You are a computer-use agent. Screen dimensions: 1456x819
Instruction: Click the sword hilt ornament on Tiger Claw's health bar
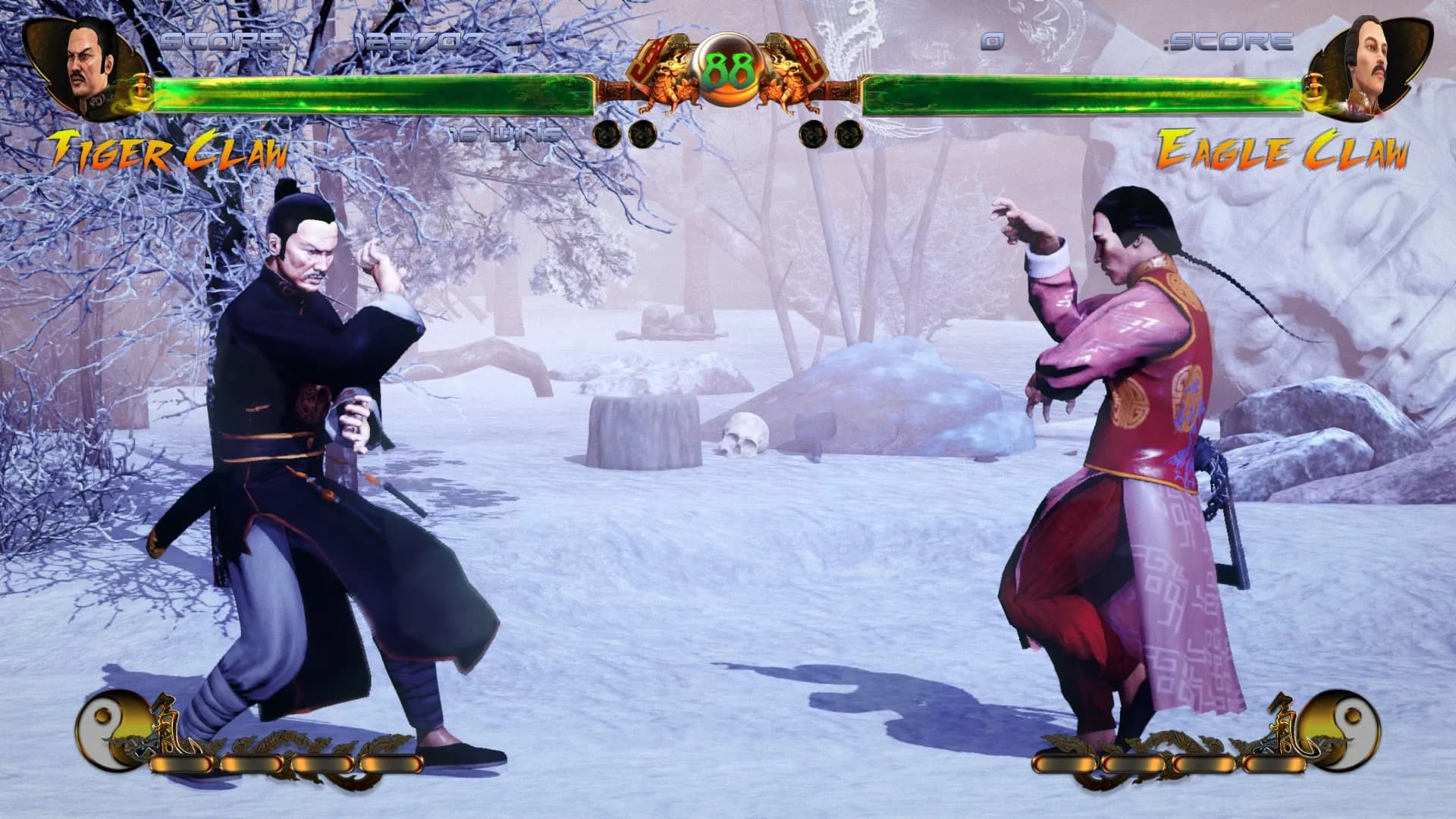pyautogui.click(x=141, y=87)
